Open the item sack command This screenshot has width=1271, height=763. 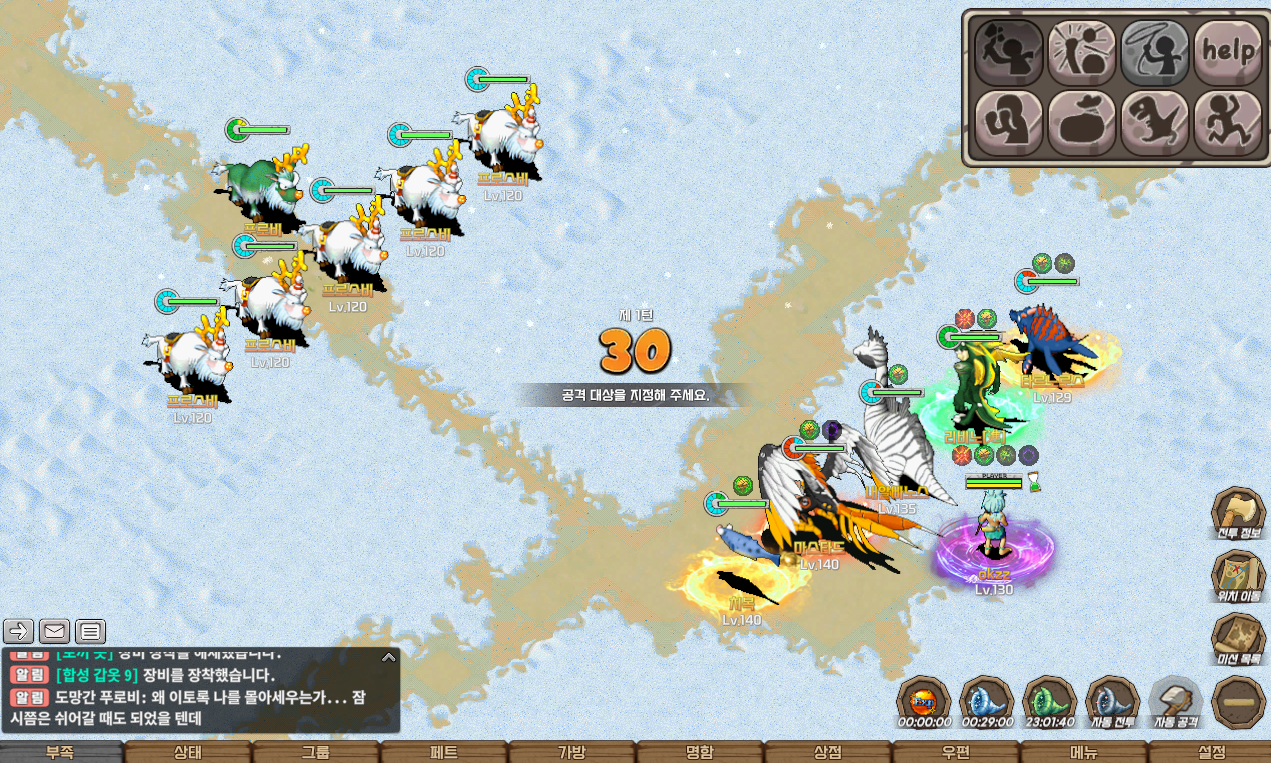click(x=1081, y=123)
